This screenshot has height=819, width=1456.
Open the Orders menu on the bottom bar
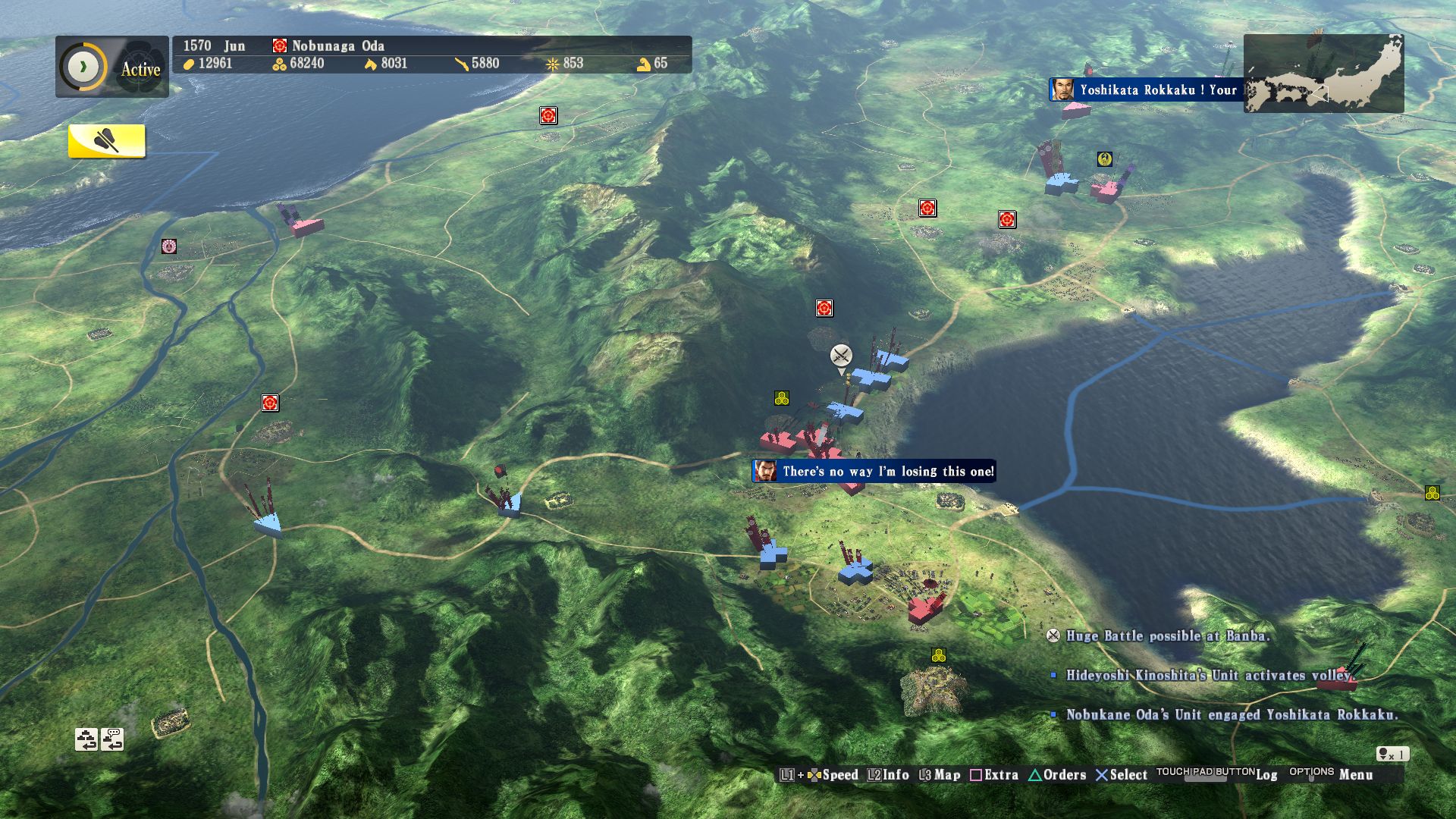click(x=1064, y=776)
